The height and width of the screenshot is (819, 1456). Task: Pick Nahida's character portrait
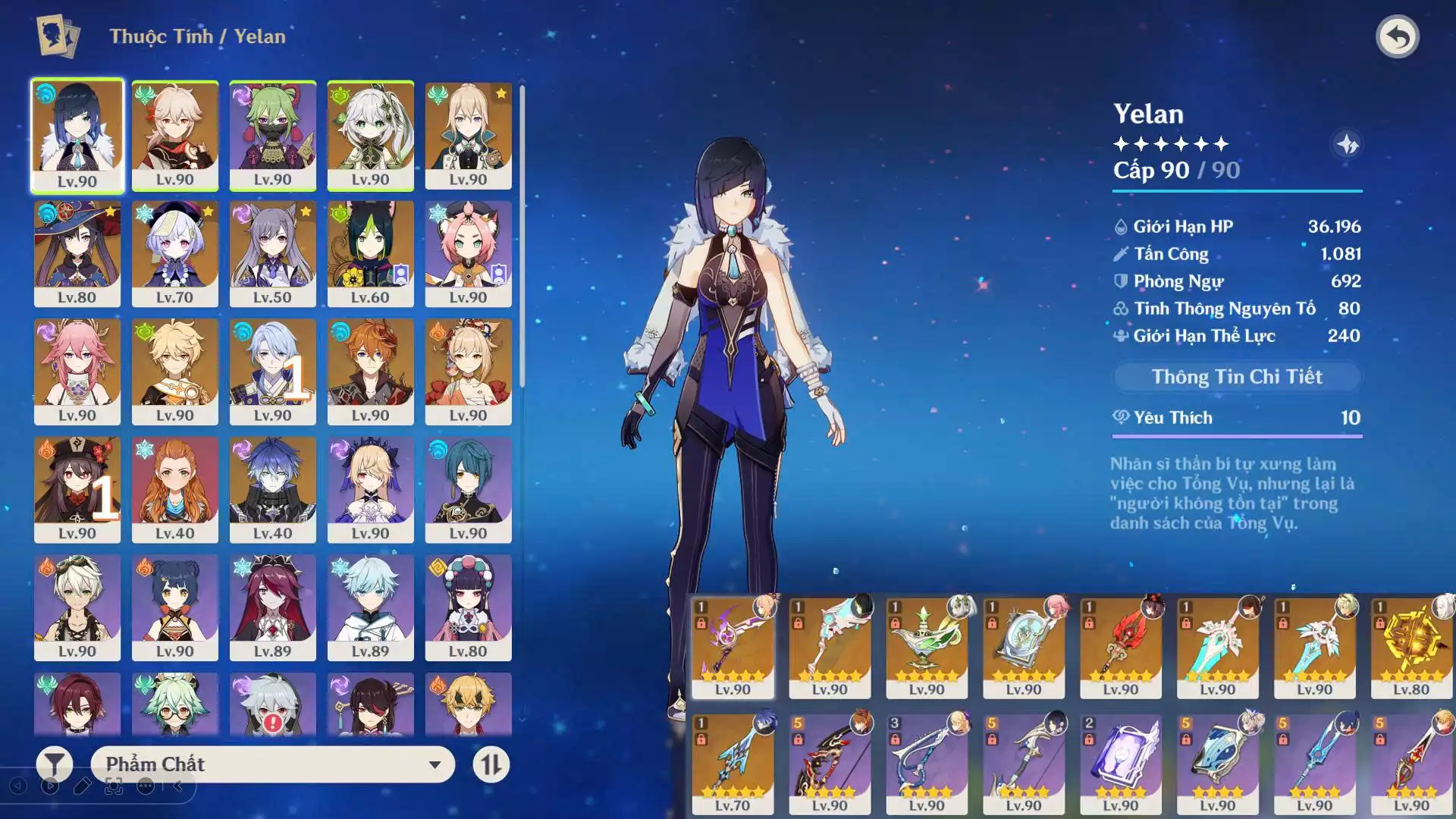pyautogui.click(x=370, y=135)
